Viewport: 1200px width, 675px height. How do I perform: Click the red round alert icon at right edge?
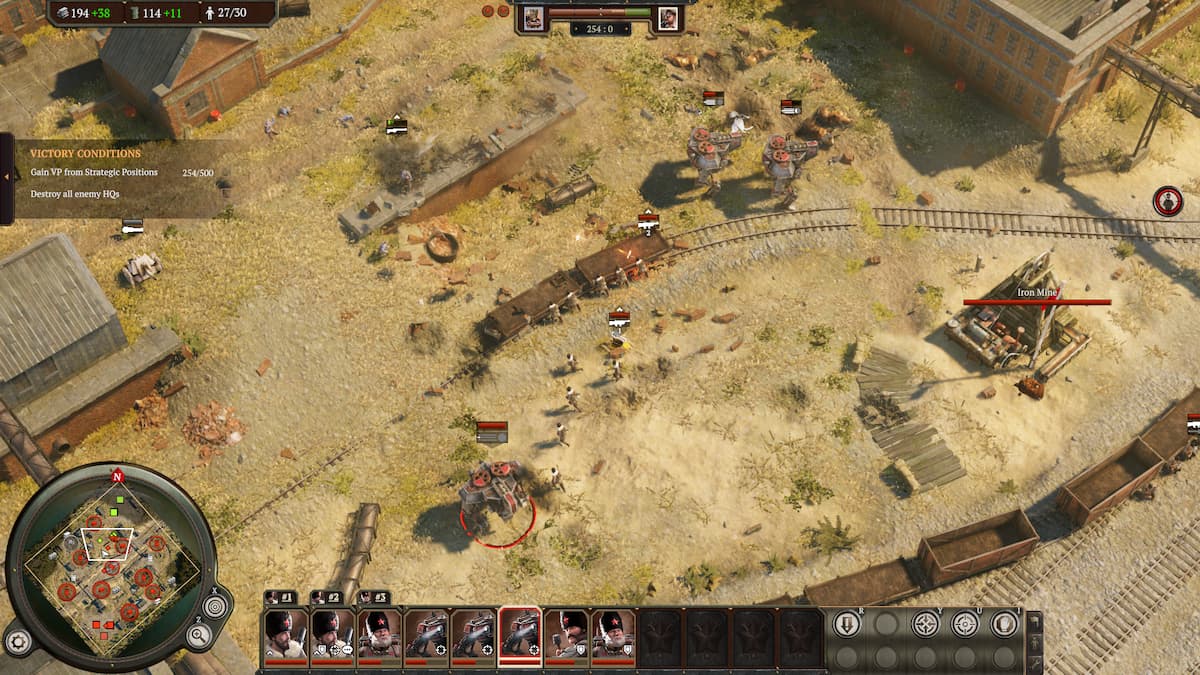coord(1167,201)
